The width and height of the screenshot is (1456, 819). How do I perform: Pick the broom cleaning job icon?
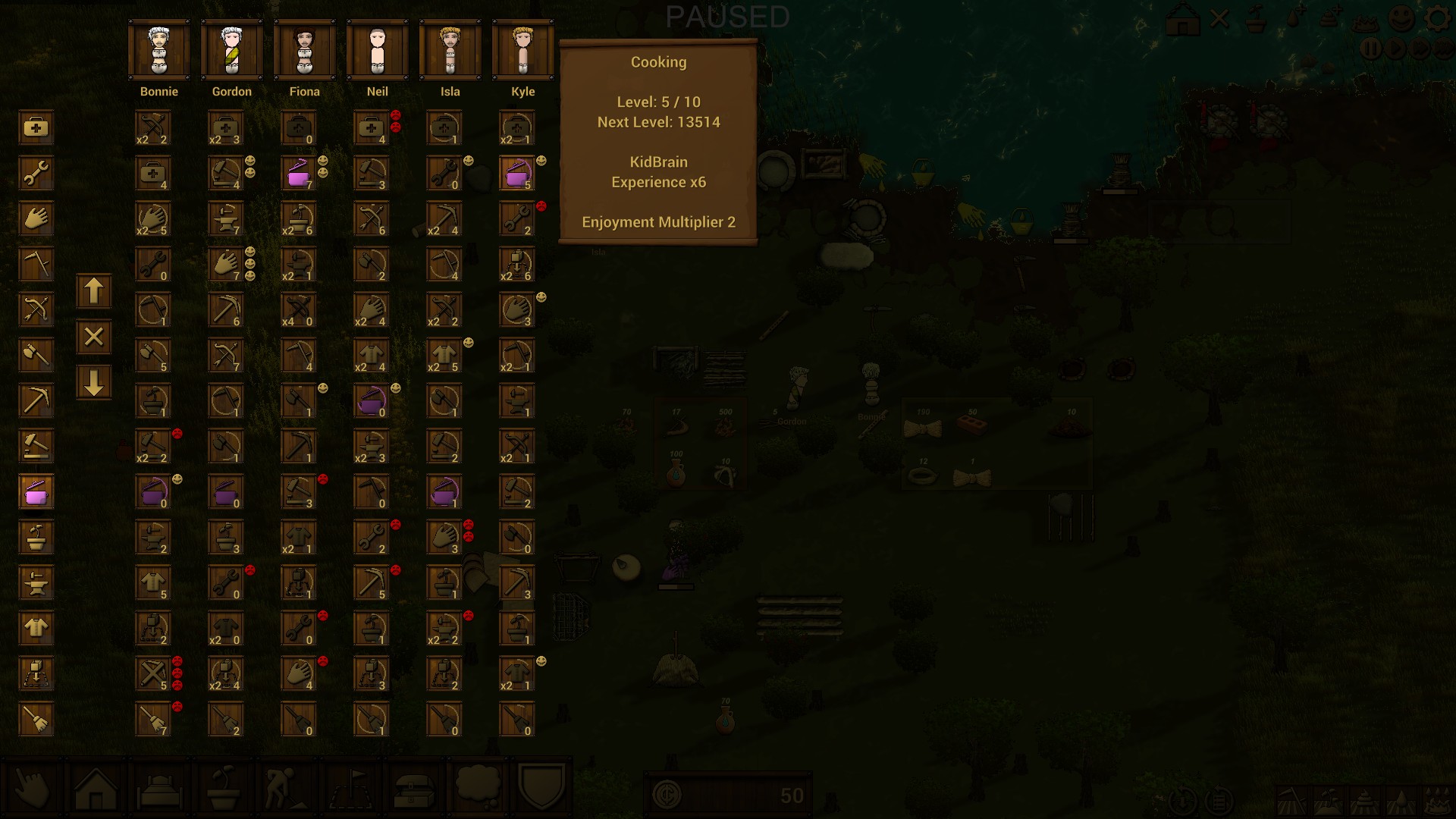click(x=36, y=720)
